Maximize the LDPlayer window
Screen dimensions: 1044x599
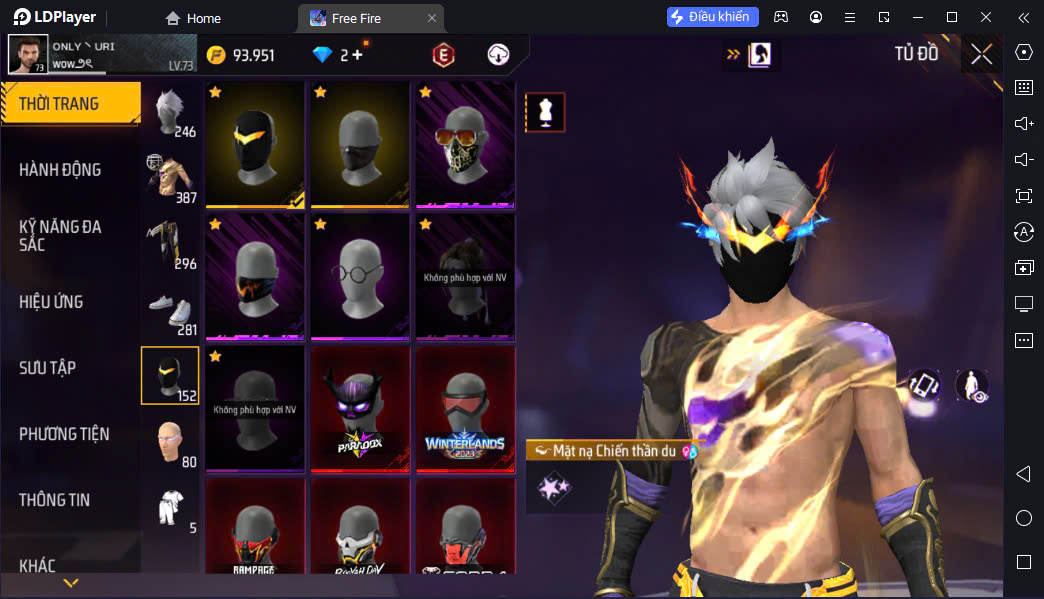tap(952, 17)
